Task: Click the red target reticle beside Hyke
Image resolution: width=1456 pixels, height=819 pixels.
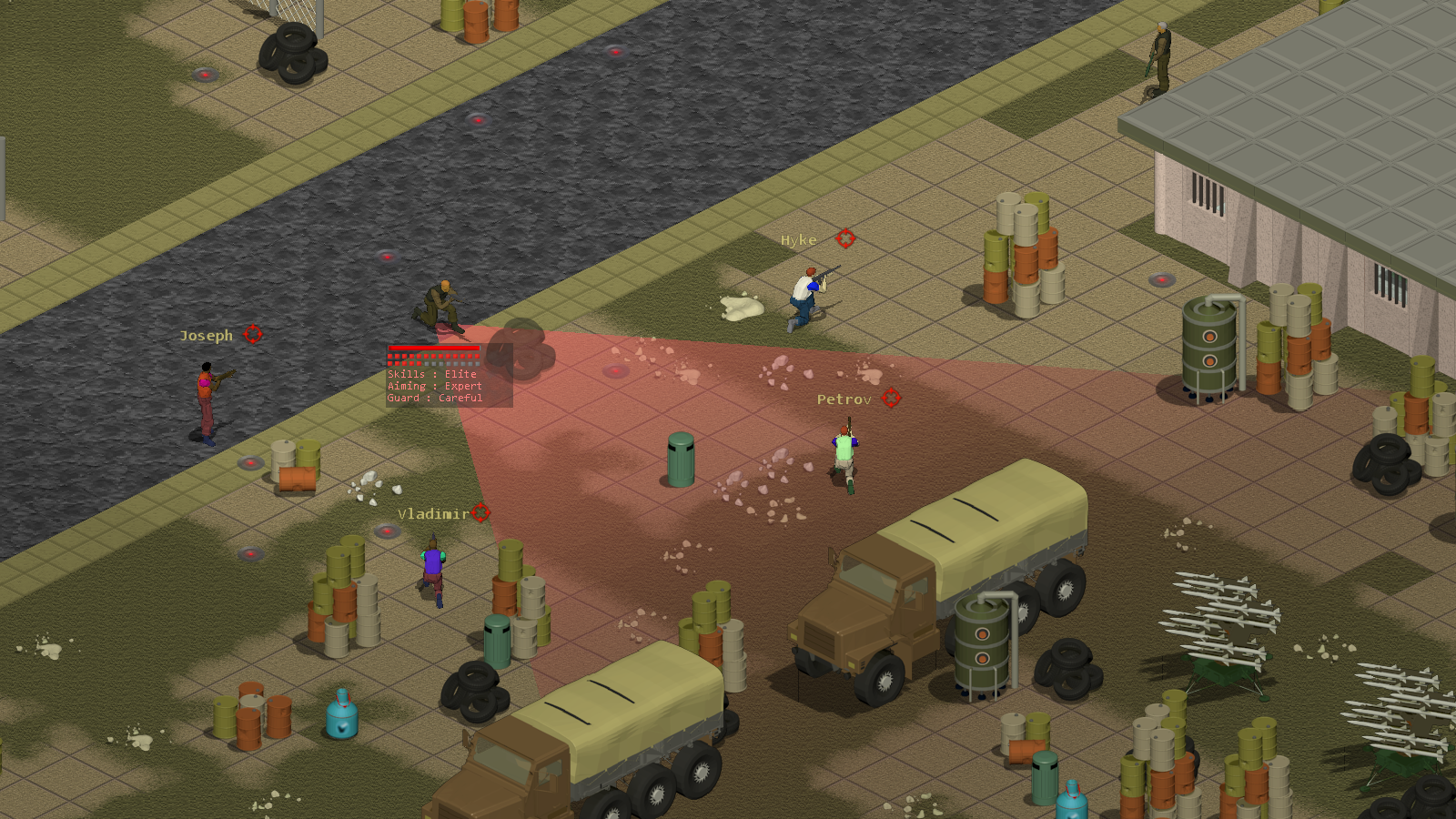Action: click(x=846, y=240)
